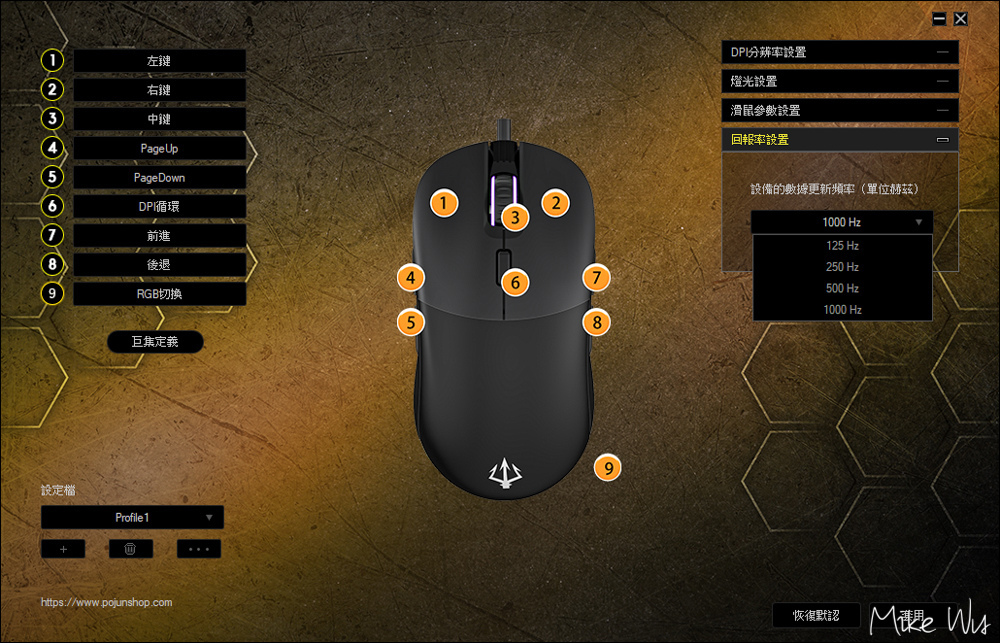Open the 巨集定義 macro editor
The height and width of the screenshot is (643, 1000).
click(155, 342)
